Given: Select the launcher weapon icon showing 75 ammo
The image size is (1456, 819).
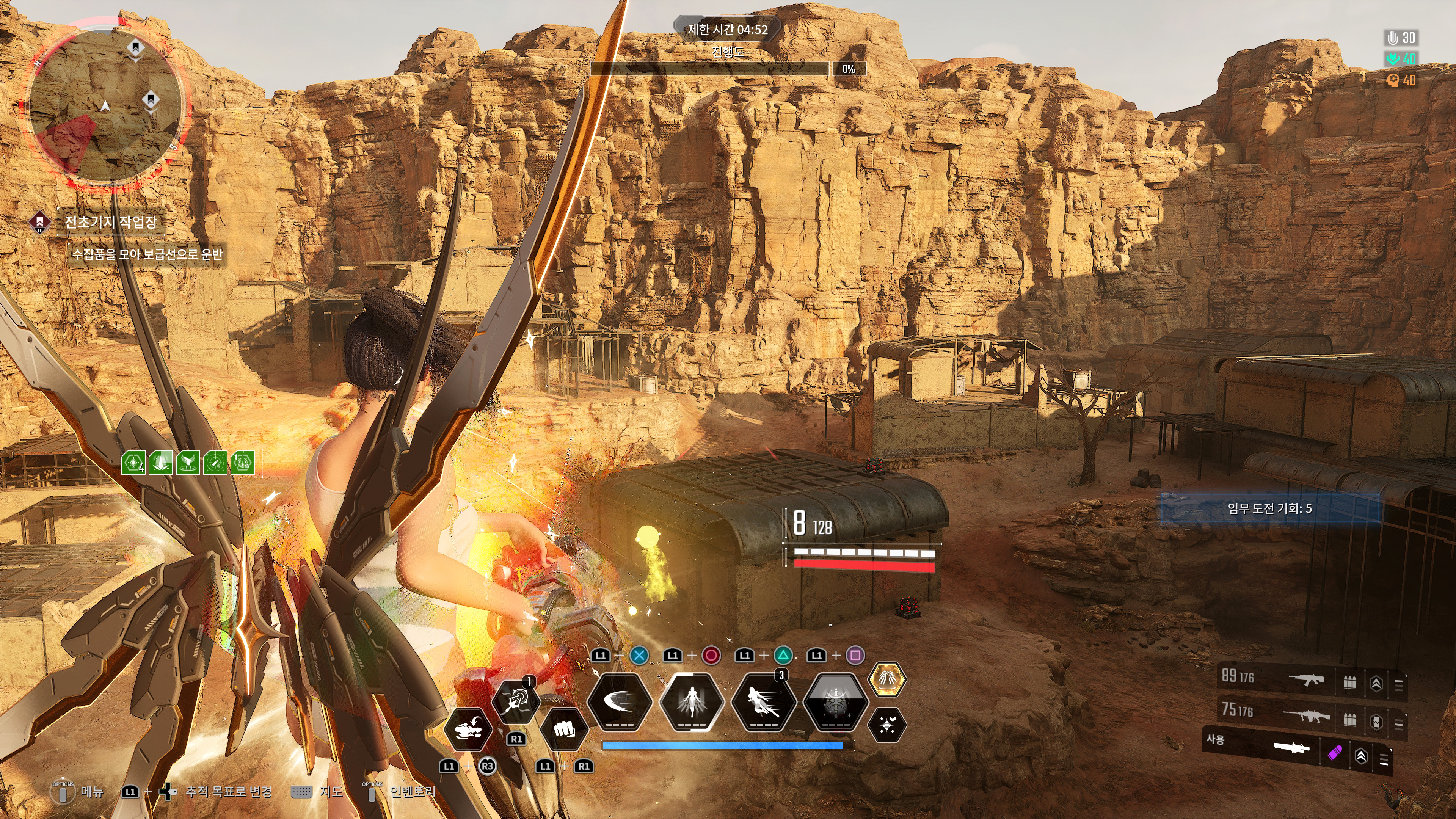Looking at the screenshot, I should (1307, 717).
